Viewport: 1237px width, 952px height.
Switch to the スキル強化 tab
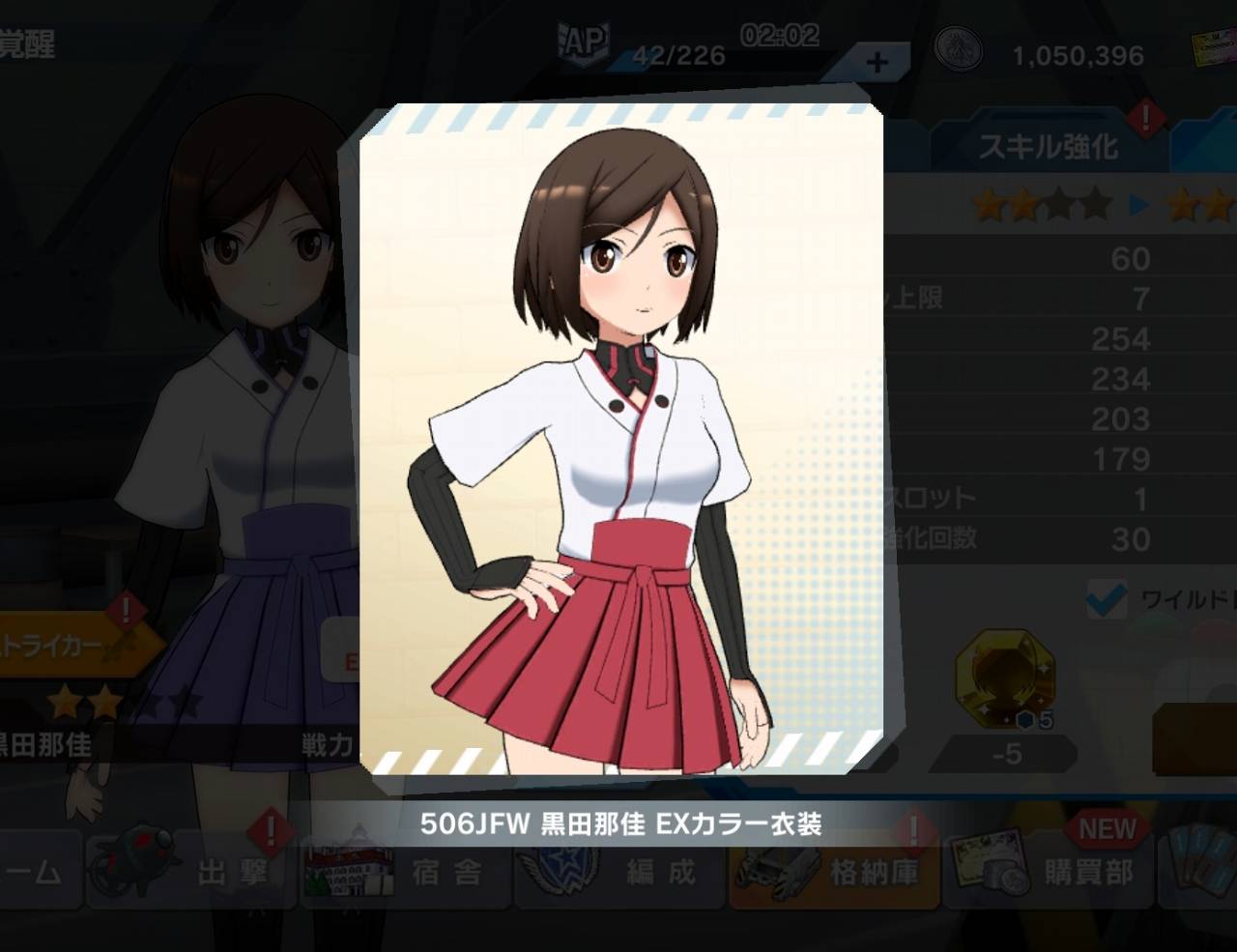[x=1049, y=147]
